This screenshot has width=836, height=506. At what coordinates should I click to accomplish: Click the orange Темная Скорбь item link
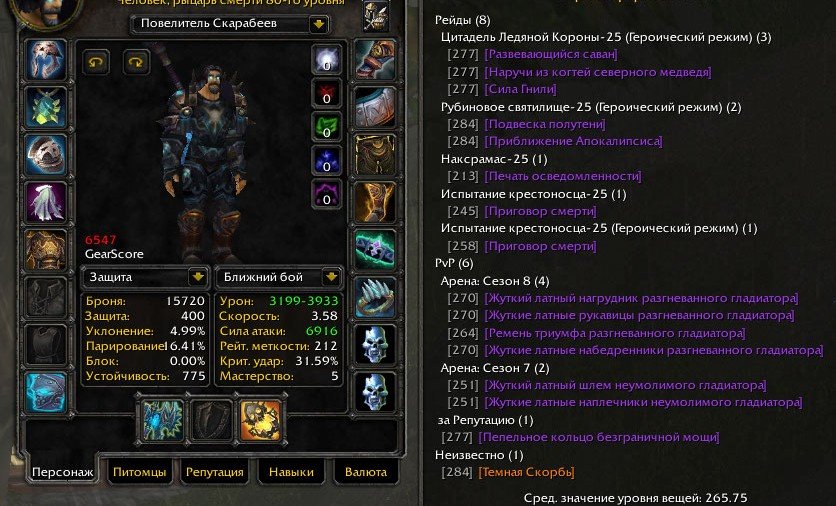click(527, 472)
